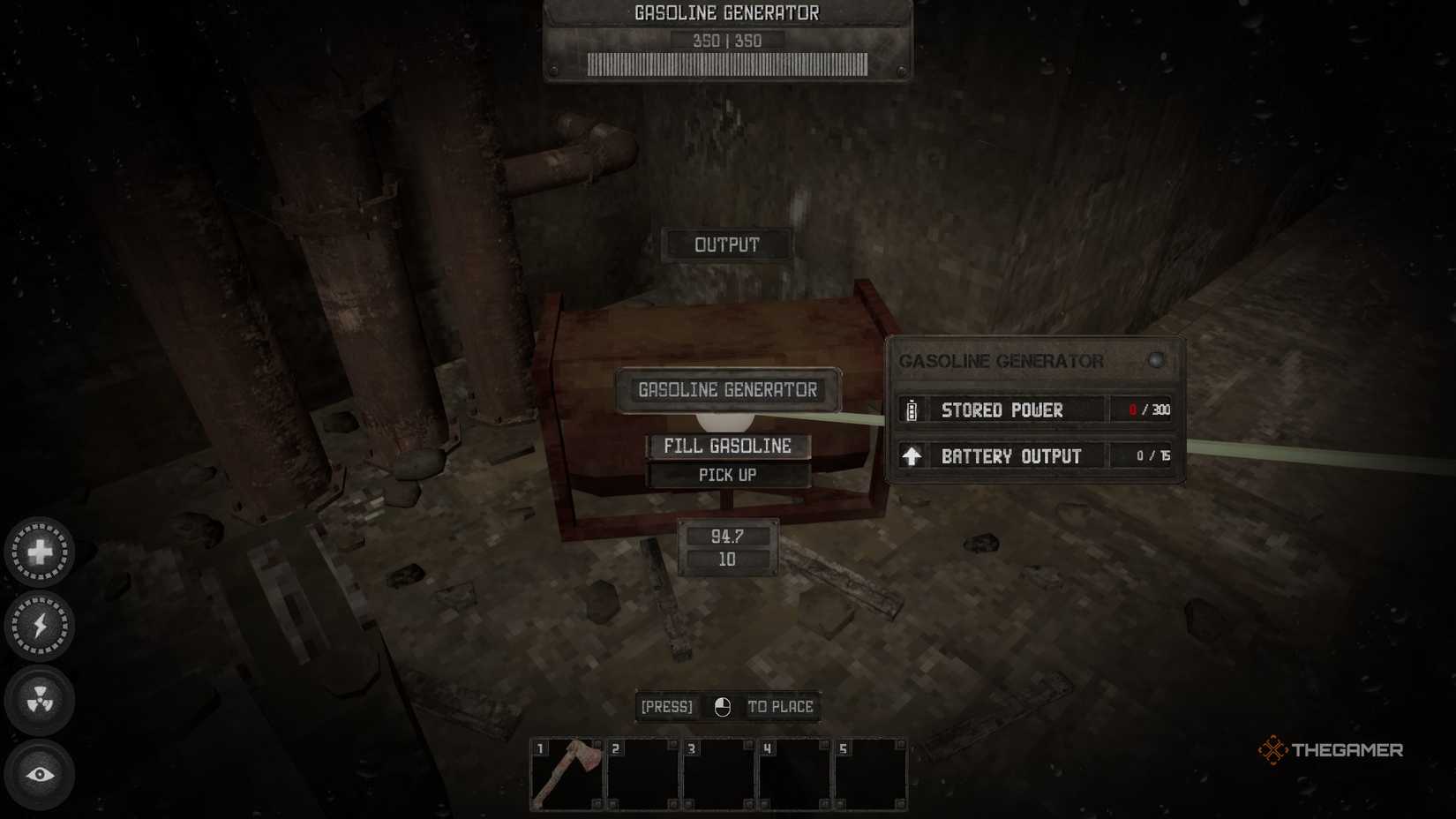Screen dimensions: 1456x819
Task: Select the health cross icon
Action: [39, 551]
